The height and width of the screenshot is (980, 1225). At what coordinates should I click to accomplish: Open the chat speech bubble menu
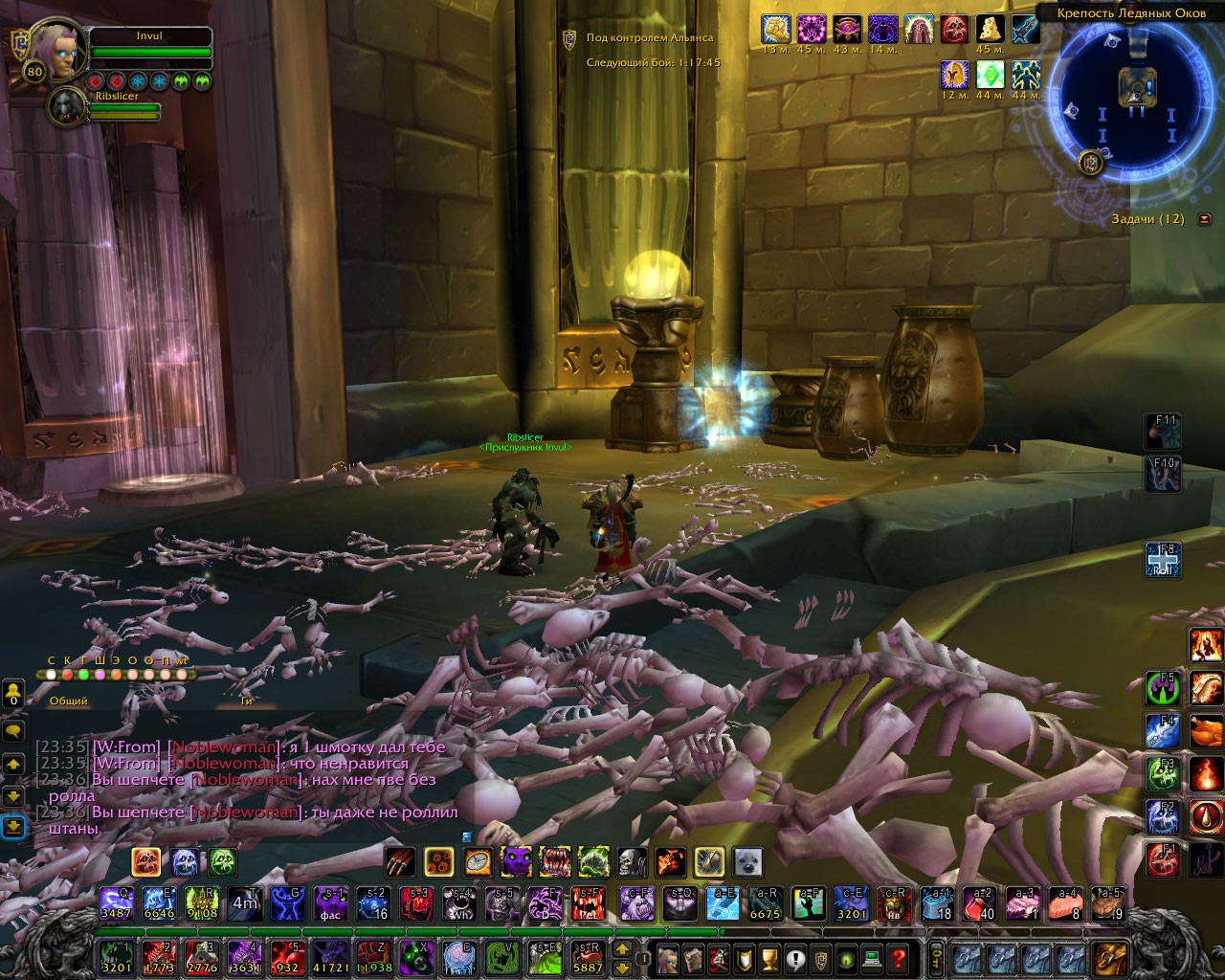pyautogui.click(x=13, y=731)
